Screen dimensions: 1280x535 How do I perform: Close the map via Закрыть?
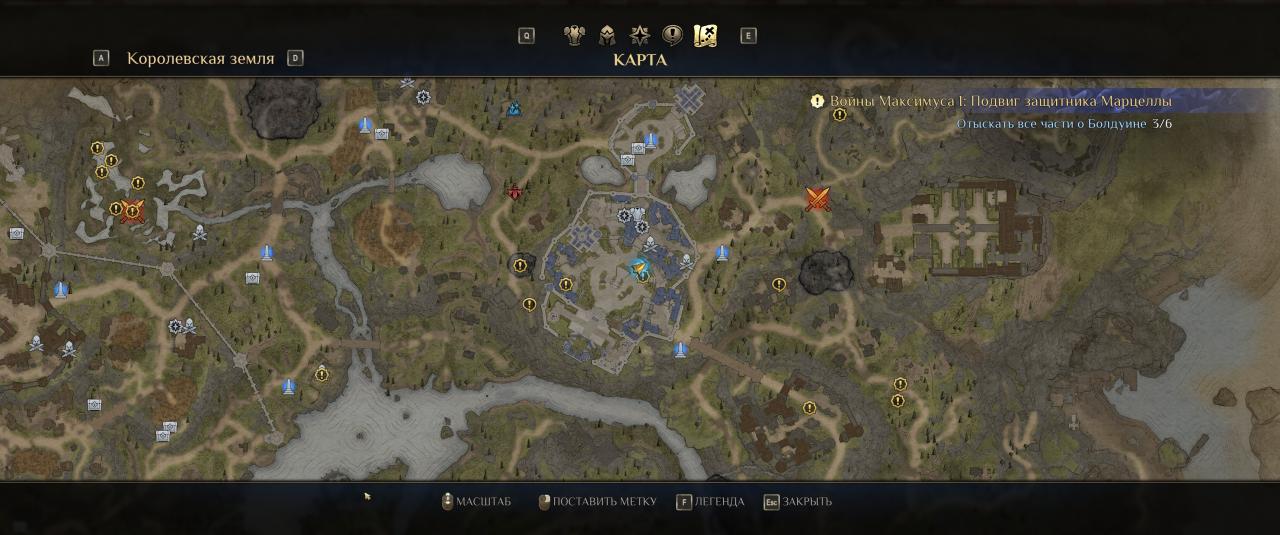798,502
